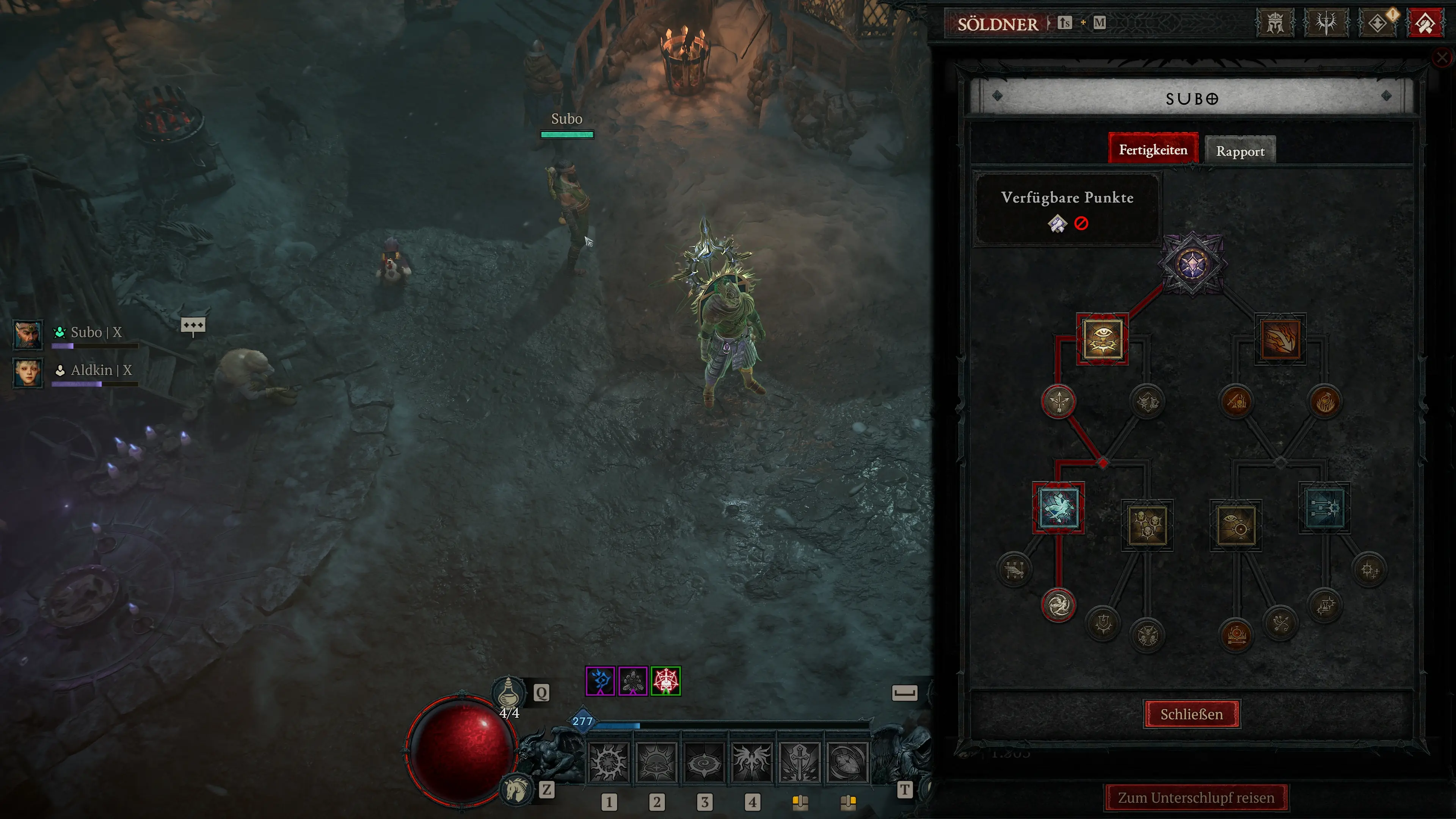Switch to the Rapport tab

click(x=1240, y=151)
